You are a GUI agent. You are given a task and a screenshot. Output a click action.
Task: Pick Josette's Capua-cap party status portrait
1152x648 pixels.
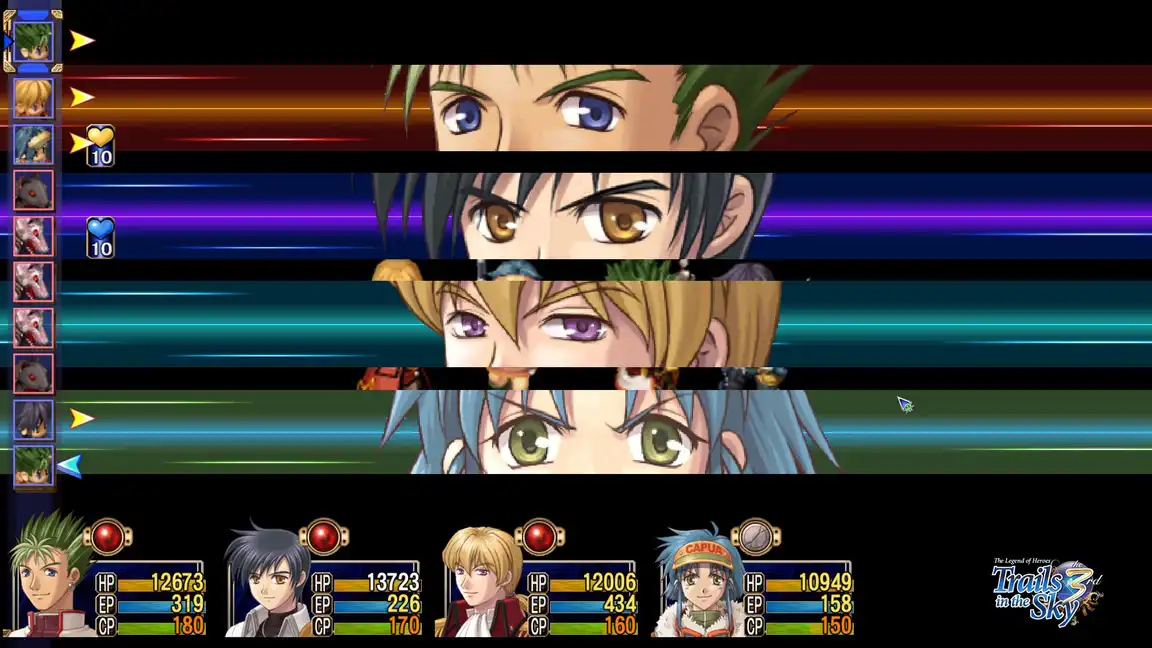pos(697,582)
